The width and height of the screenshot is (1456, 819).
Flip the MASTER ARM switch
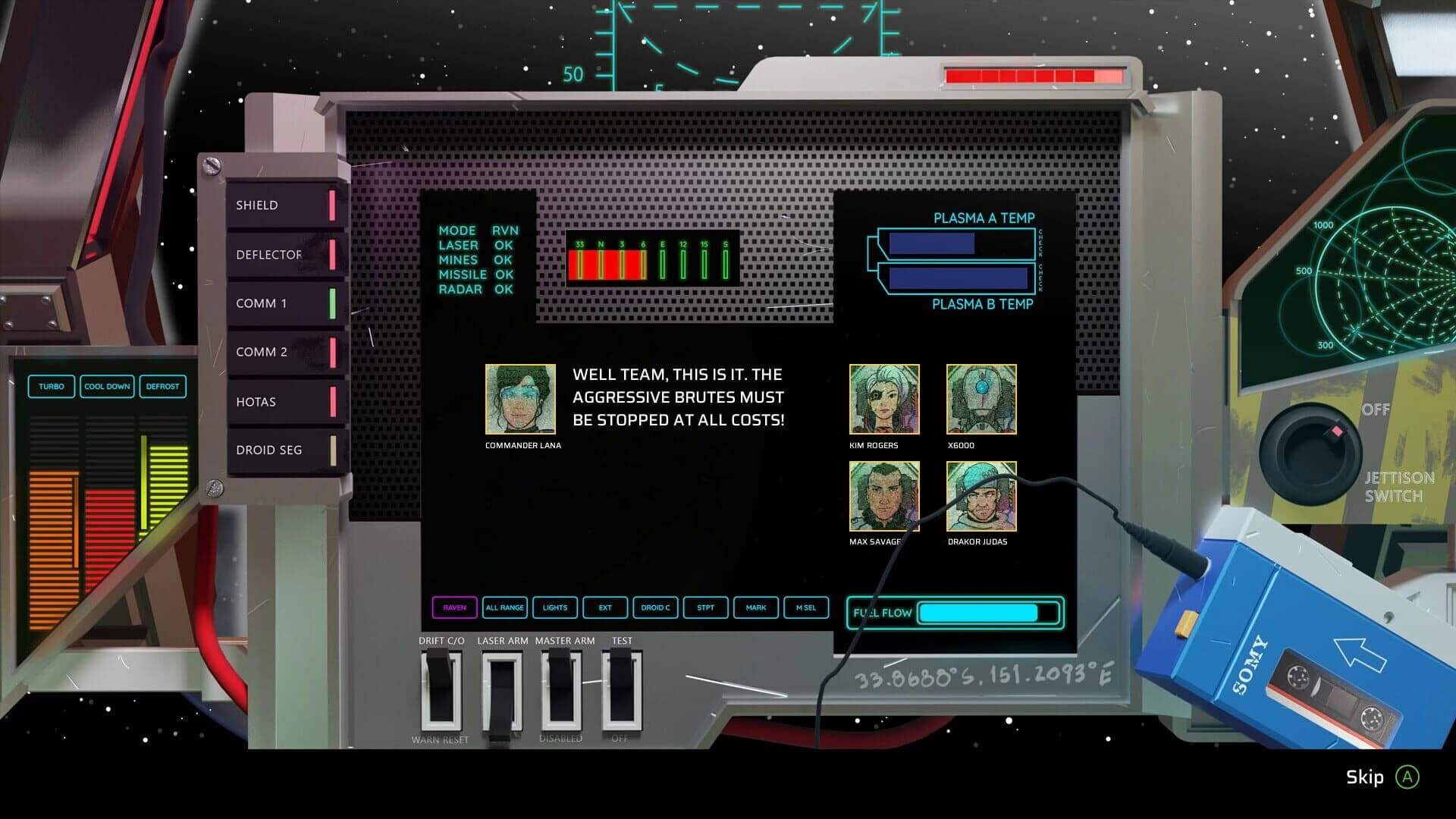click(563, 687)
